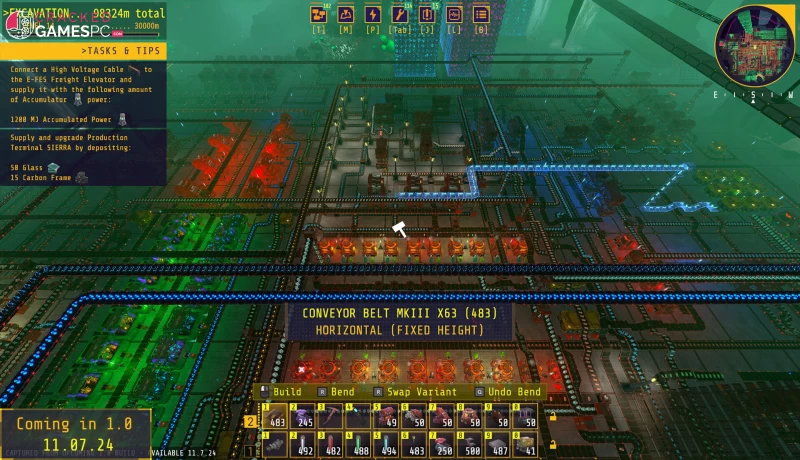The height and width of the screenshot is (460, 800).
Task: Open the tray with arrow toolbar icon
Action: 346,14
